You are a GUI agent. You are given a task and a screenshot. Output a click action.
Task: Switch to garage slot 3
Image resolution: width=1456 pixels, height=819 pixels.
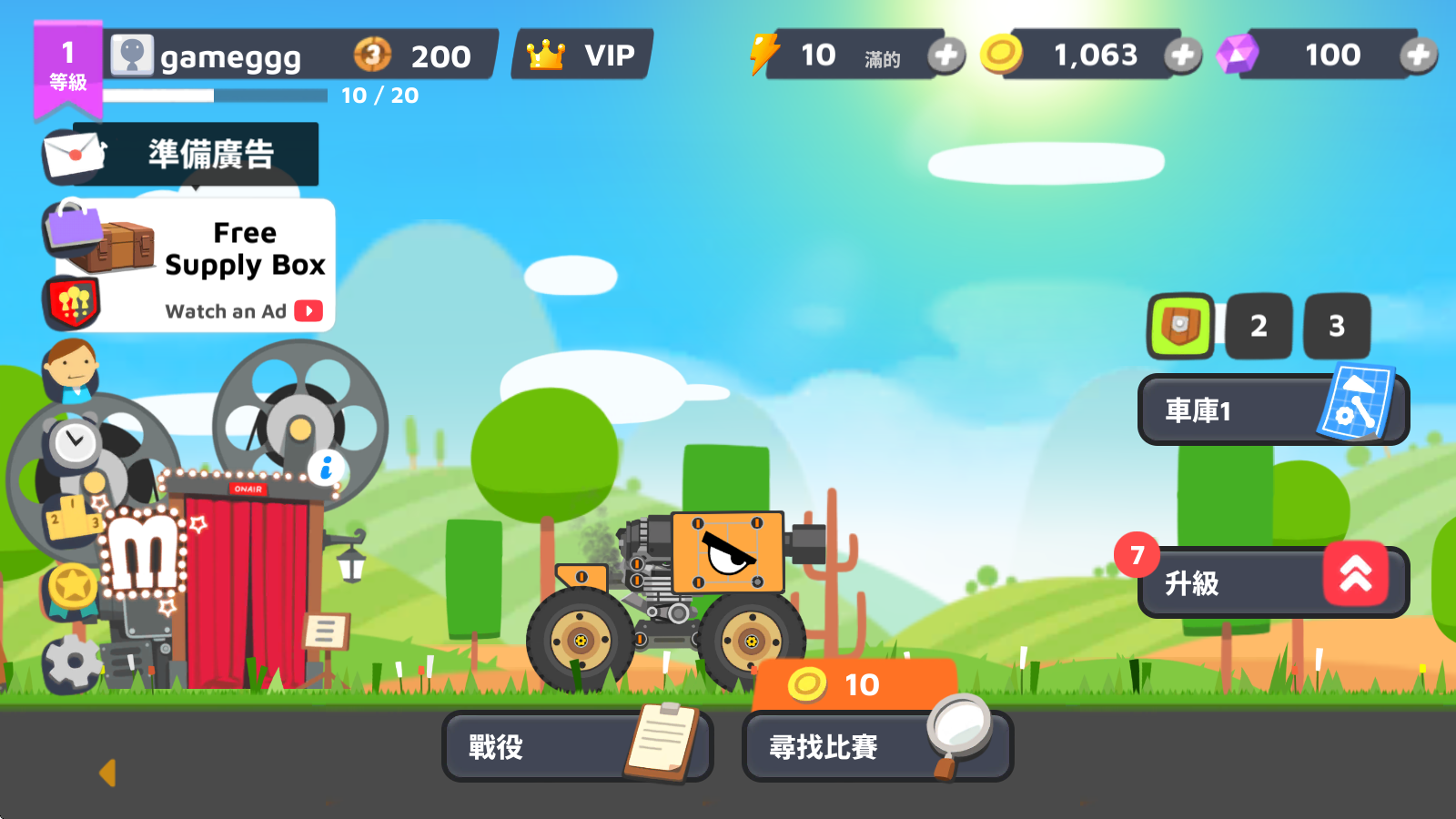(1337, 326)
